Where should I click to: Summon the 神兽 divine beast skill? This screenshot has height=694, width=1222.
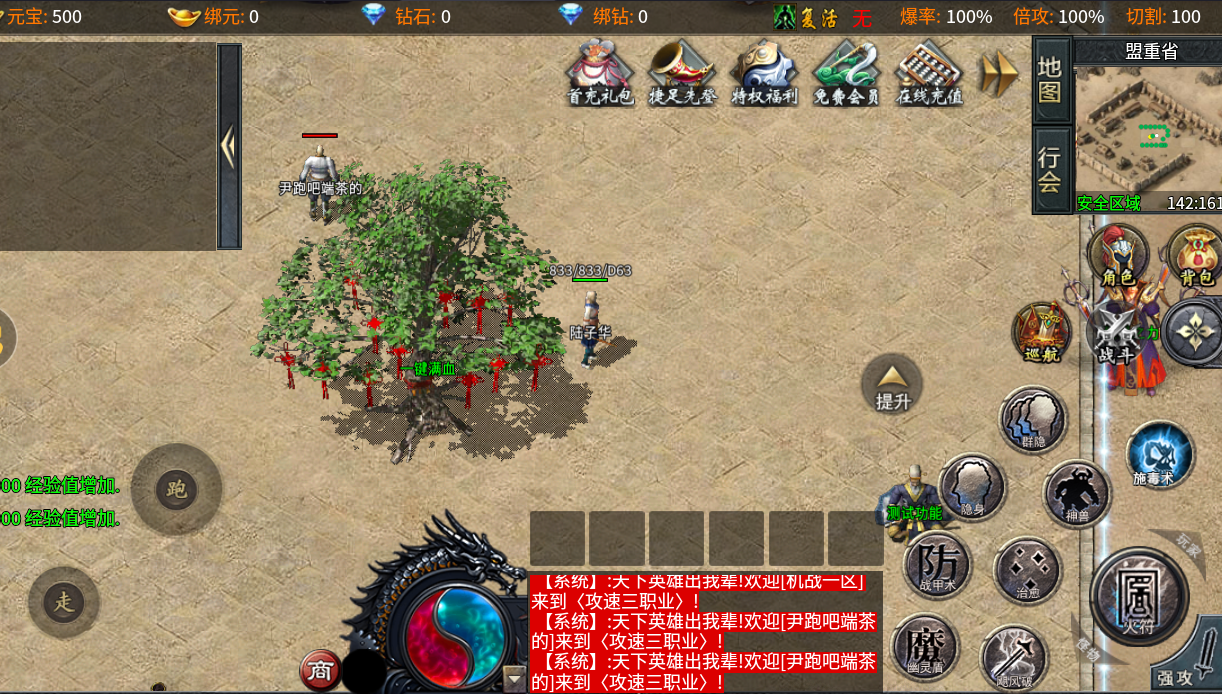[1077, 494]
